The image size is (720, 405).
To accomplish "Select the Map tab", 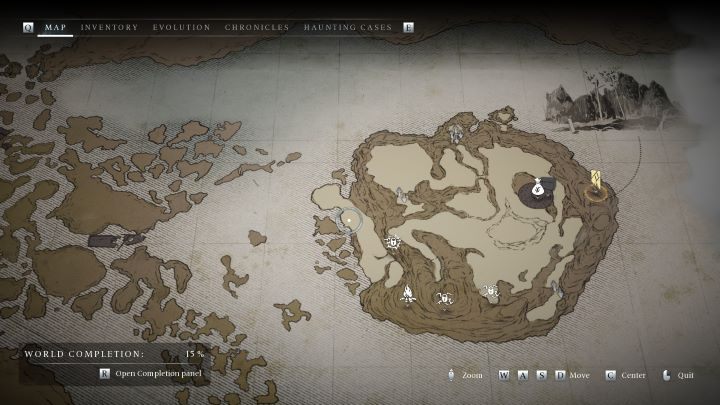I will pos(55,27).
